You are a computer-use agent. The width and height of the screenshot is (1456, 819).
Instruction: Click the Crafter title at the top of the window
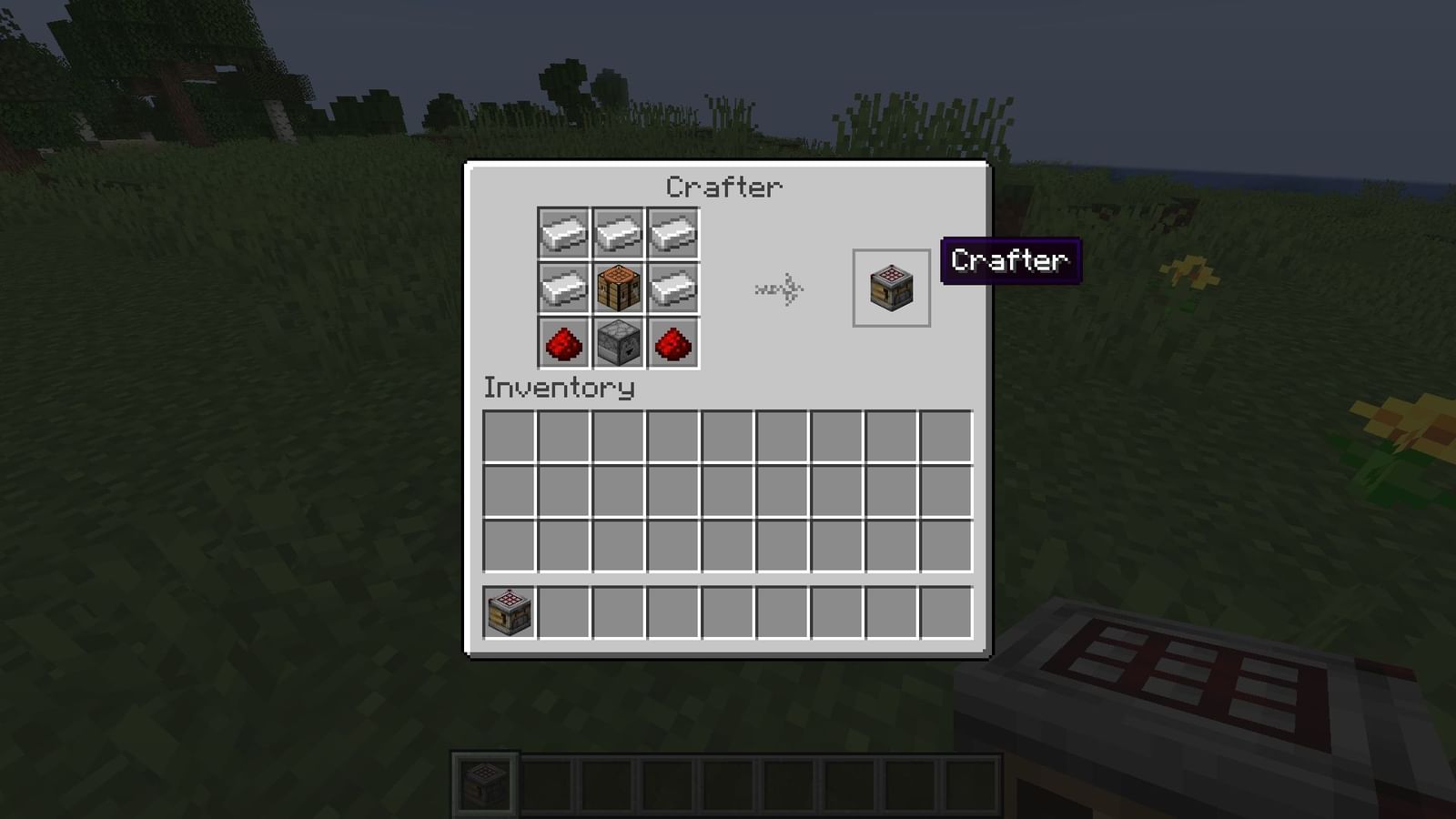(723, 187)
